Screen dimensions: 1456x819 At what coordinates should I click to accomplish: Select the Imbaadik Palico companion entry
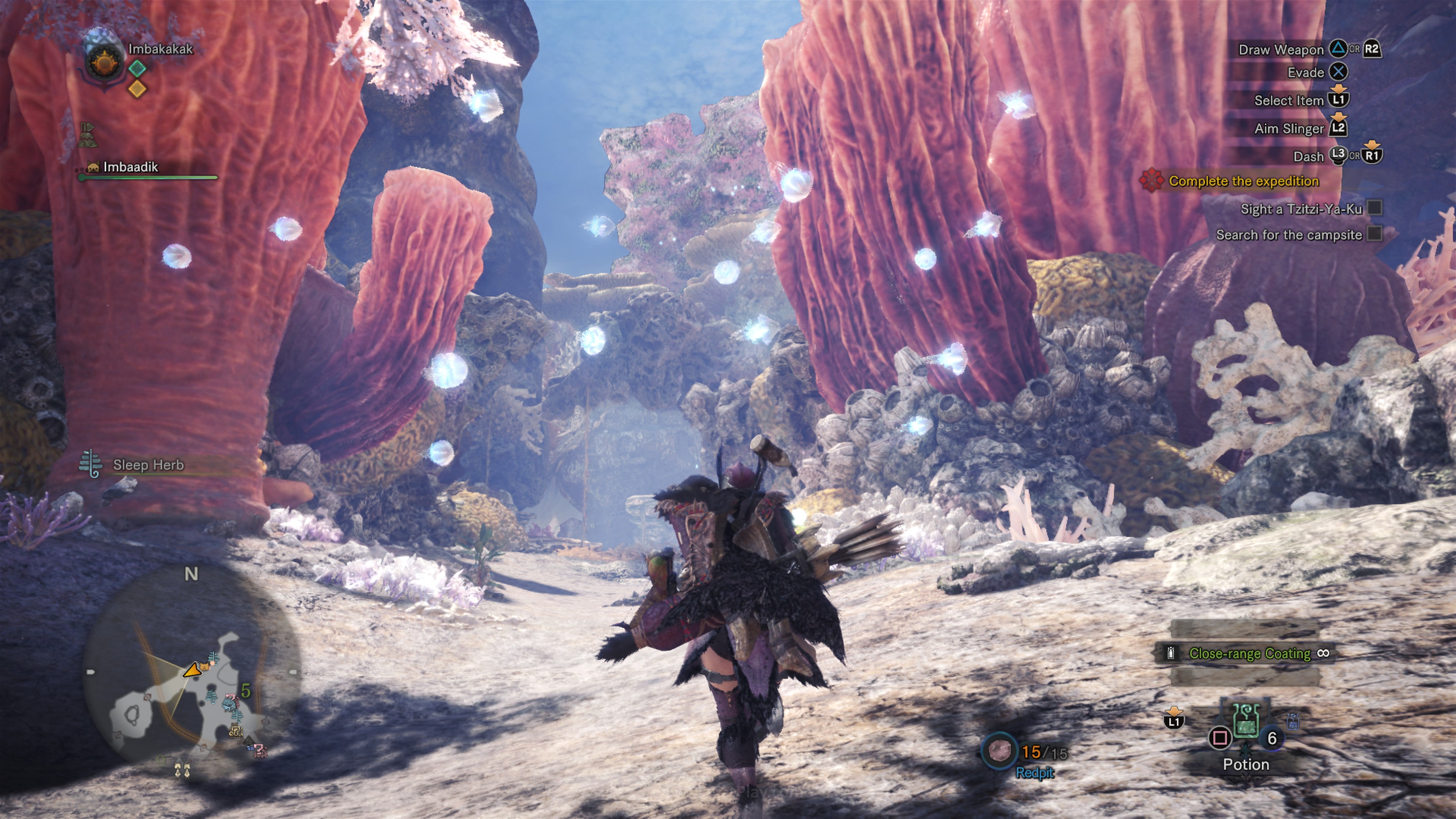(130, 167)
